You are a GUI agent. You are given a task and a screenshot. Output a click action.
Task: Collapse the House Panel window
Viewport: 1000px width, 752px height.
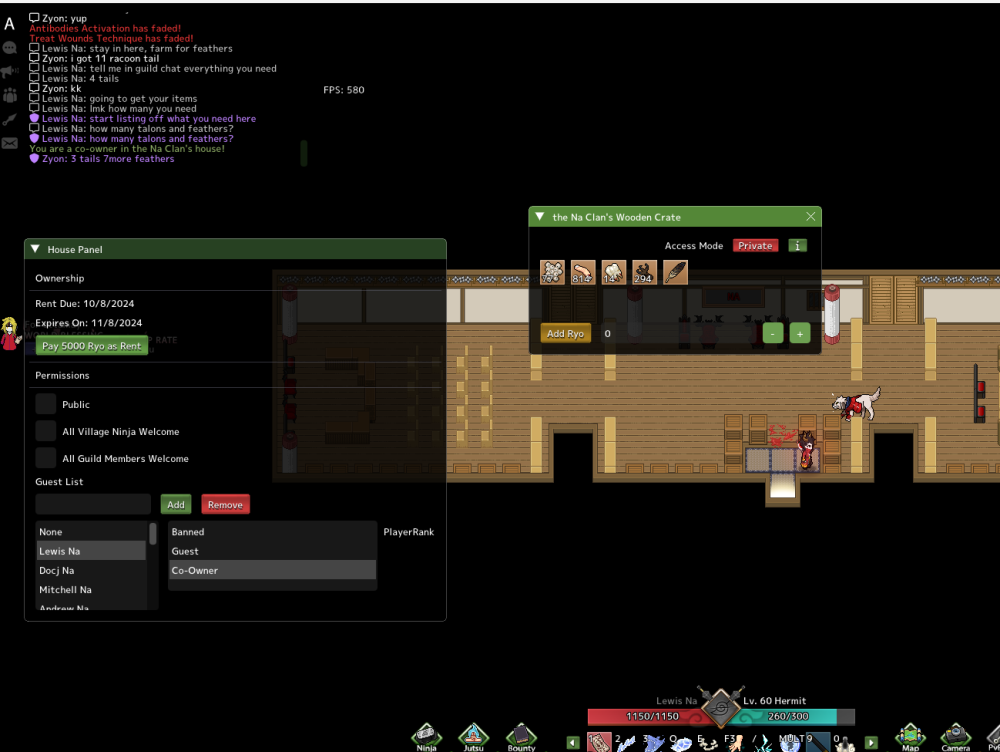pyautogui.click(x=36, y=249)
